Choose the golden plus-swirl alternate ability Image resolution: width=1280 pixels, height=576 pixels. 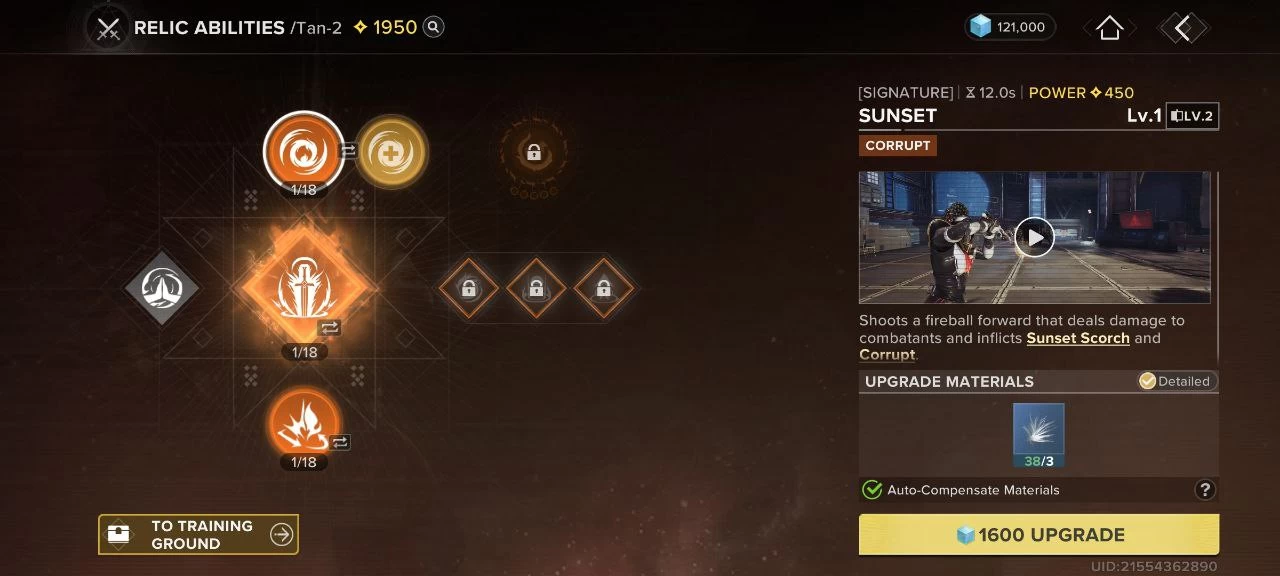point(391,152)
